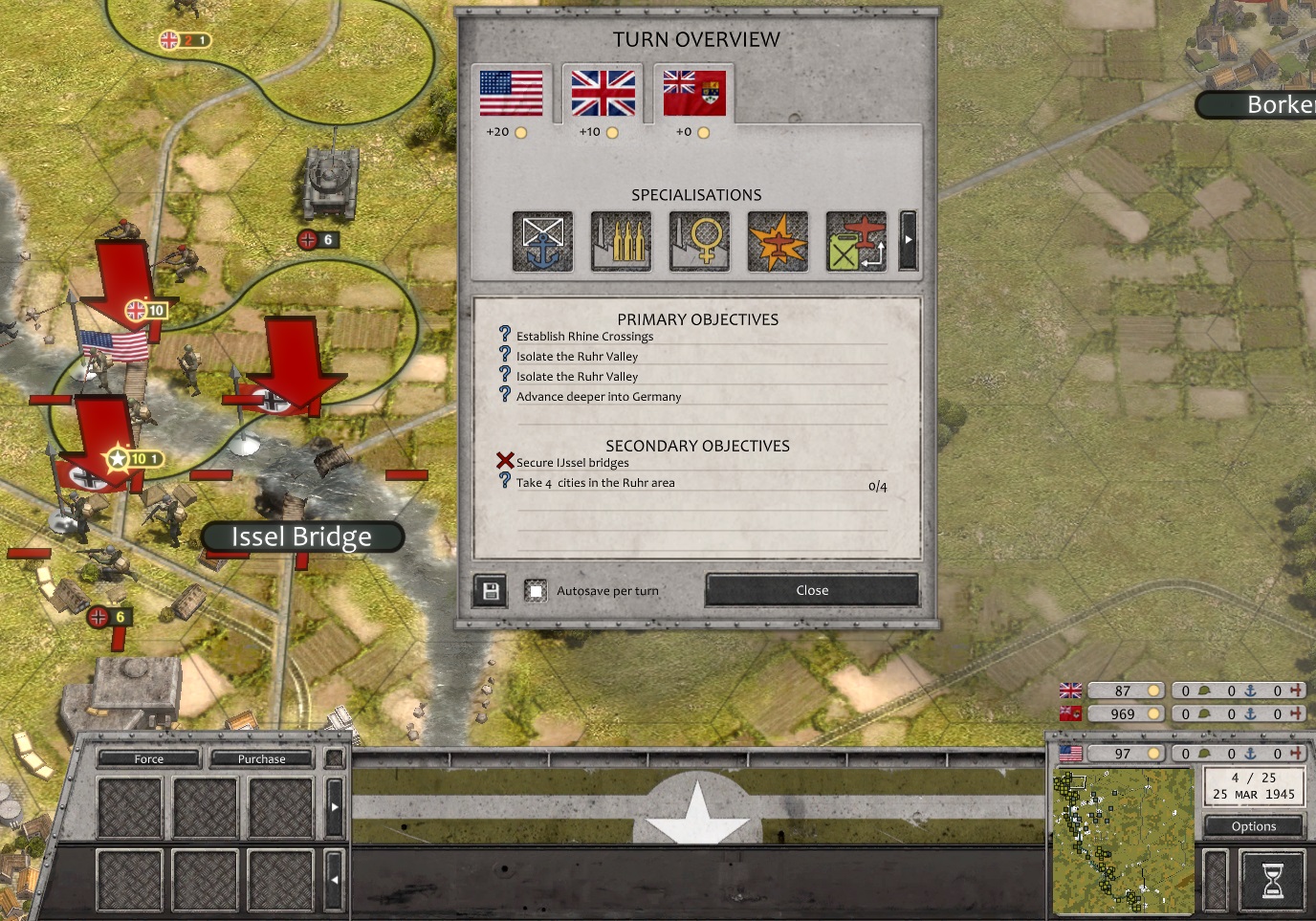Click the right arrow beside the Force slots
This screenshot has height=921, width=1316.
coord(335,806)
